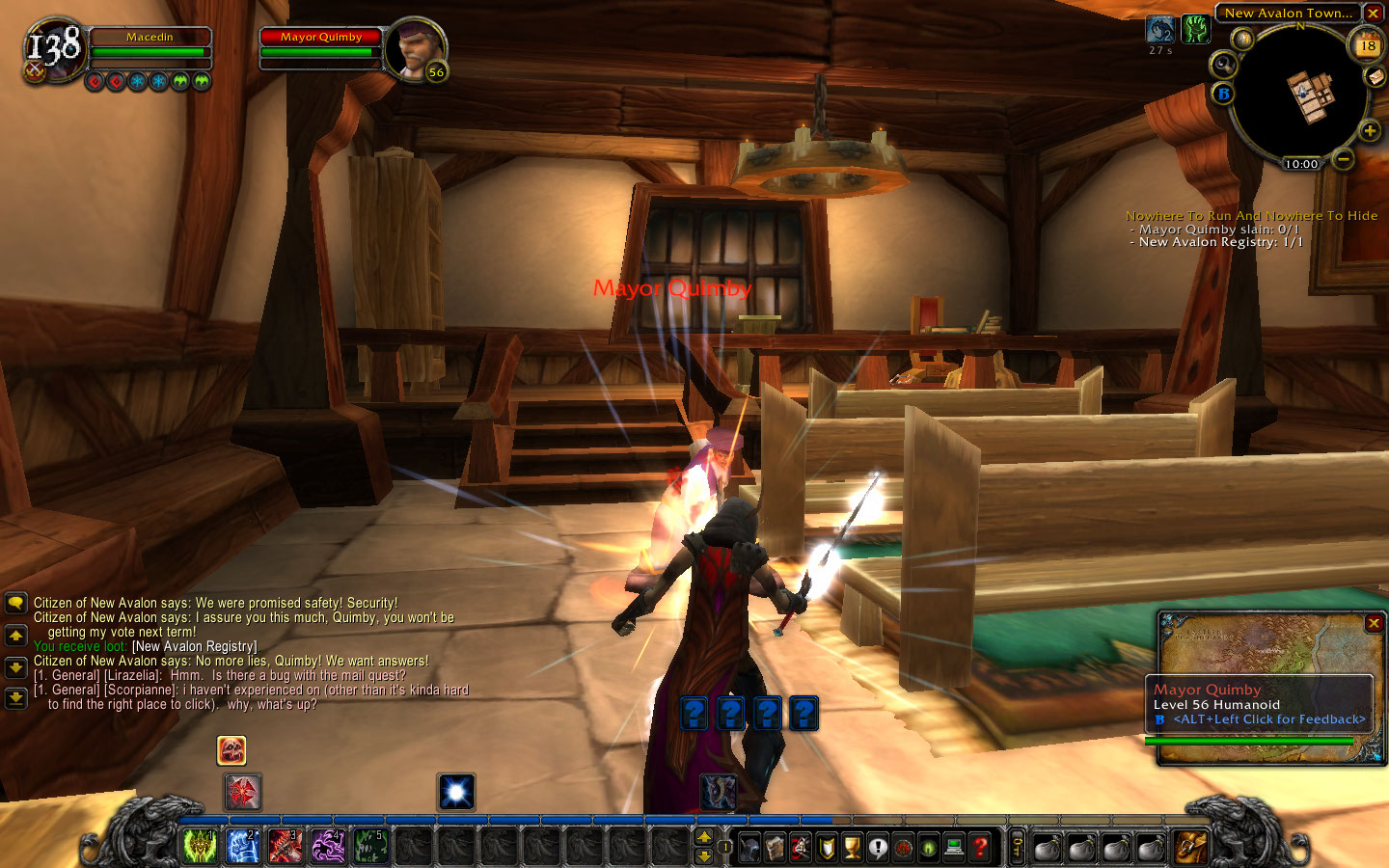Open the achievements shield micro button
Image resolution: width=1389 pixels, height=868 pixels.
tap(827, 848)
